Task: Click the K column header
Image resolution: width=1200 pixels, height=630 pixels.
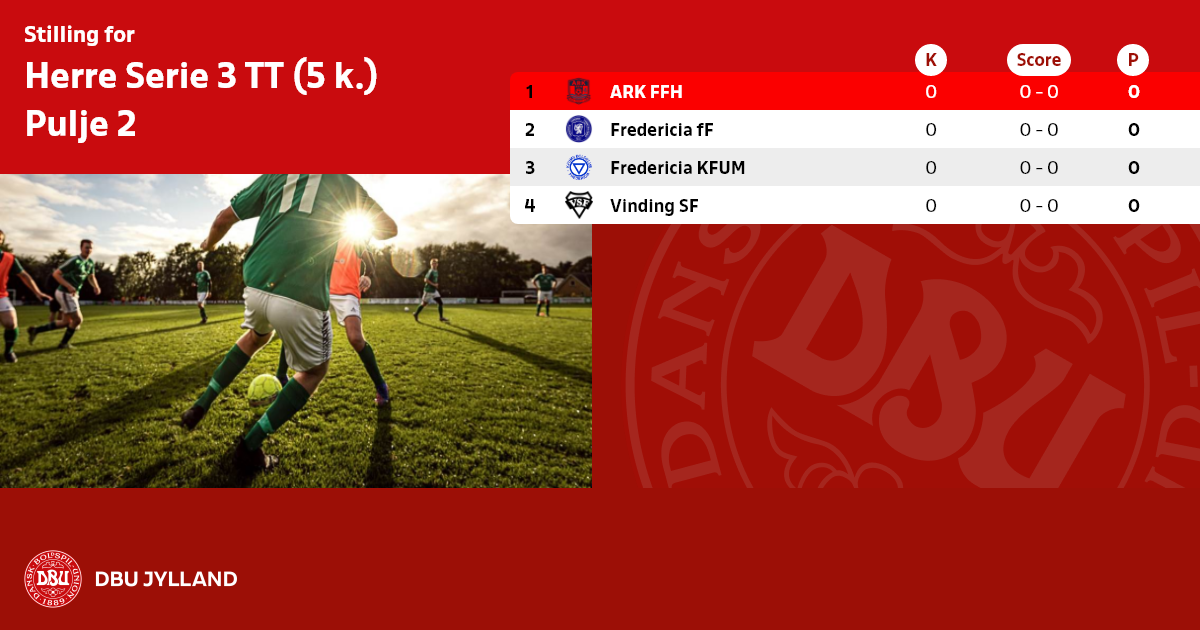Action: 931,60
